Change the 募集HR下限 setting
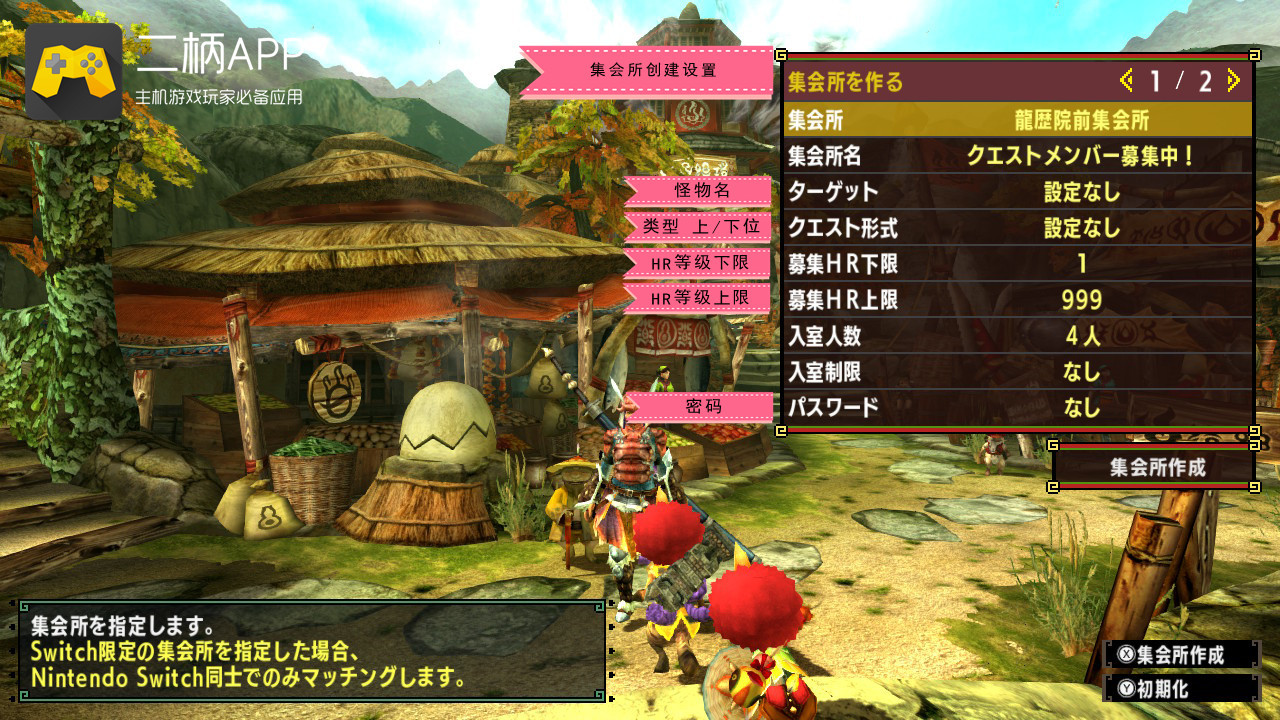 pos(1017,264)
